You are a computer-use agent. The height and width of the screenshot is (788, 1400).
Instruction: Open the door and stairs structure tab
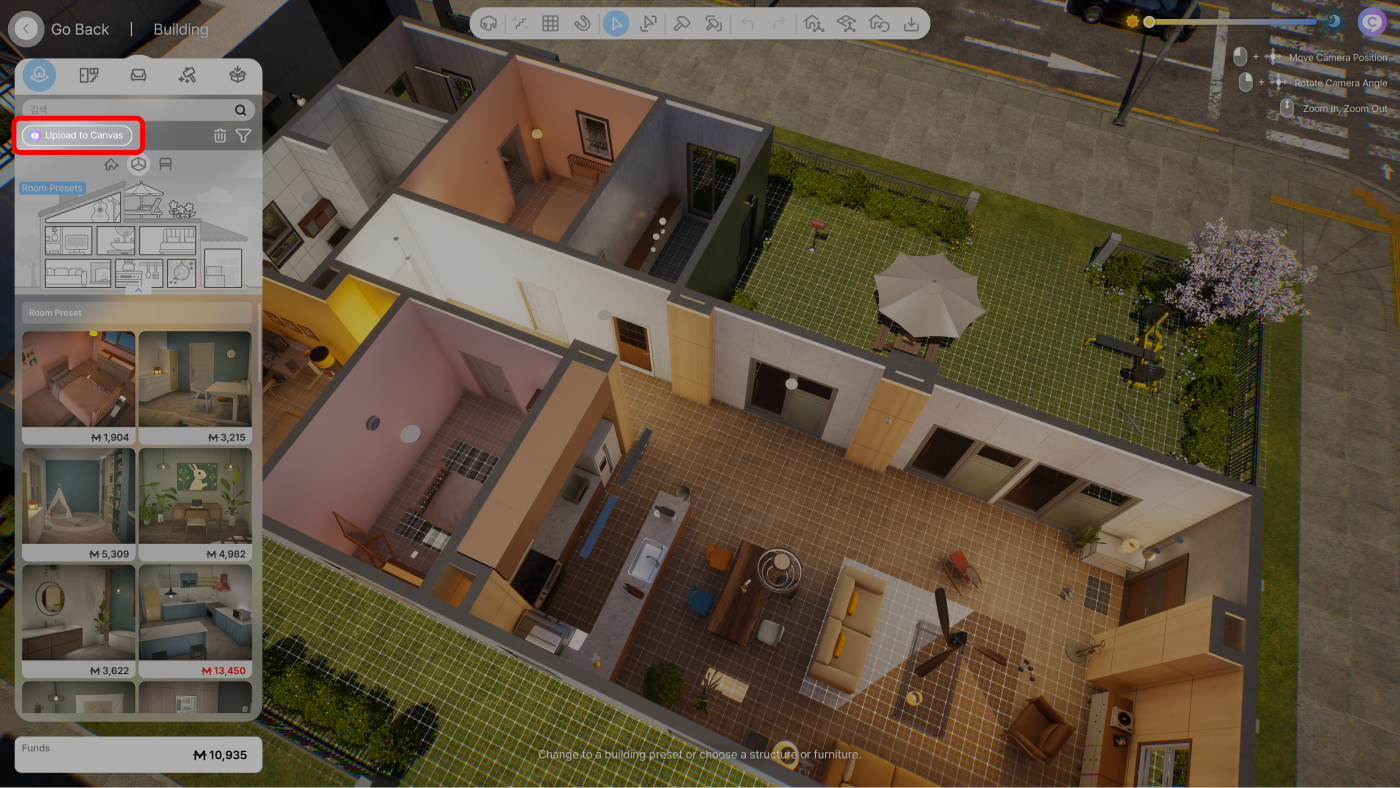(x=89, y=75)
